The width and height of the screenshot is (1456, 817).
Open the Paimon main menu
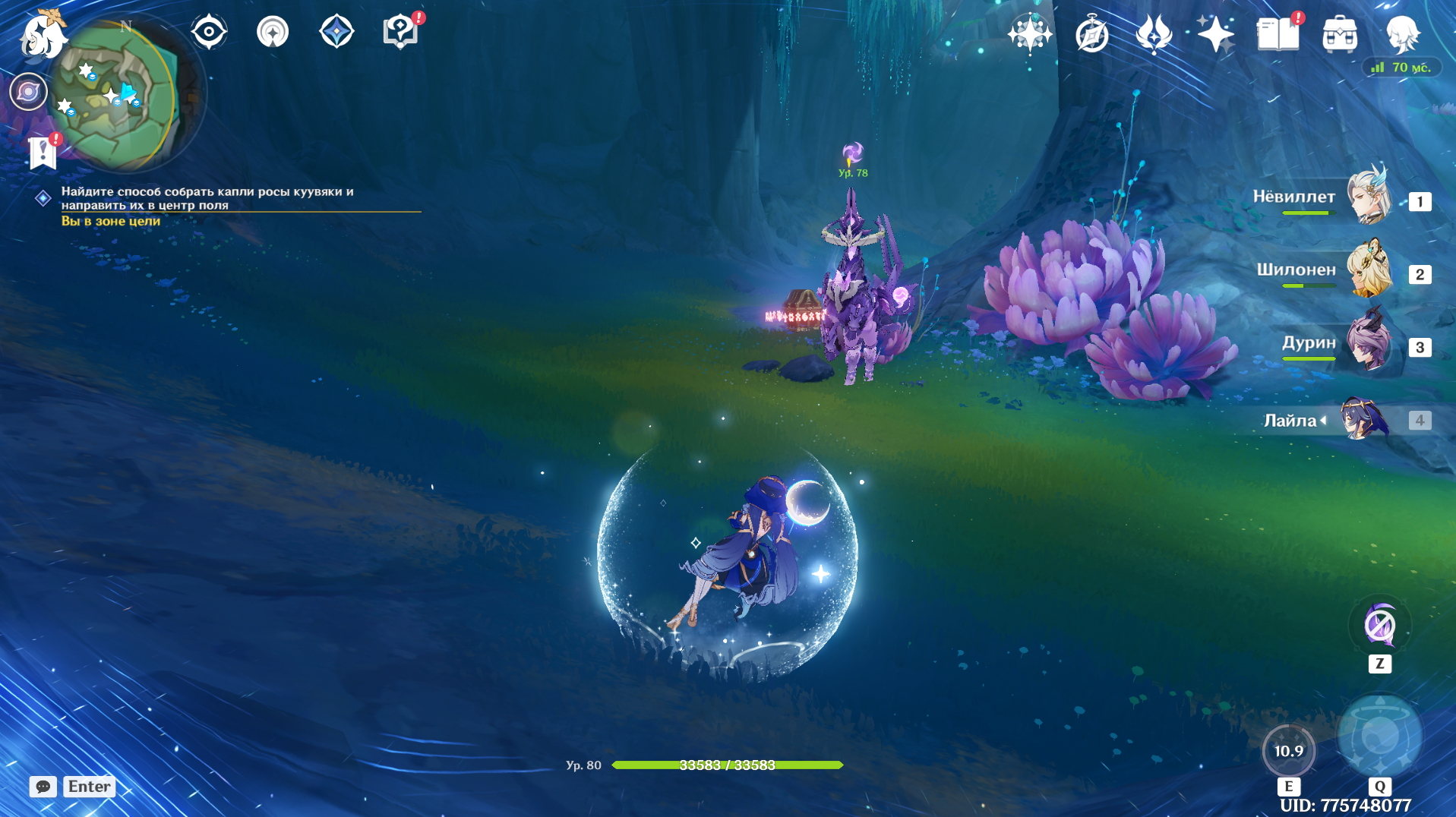point(42,36)
